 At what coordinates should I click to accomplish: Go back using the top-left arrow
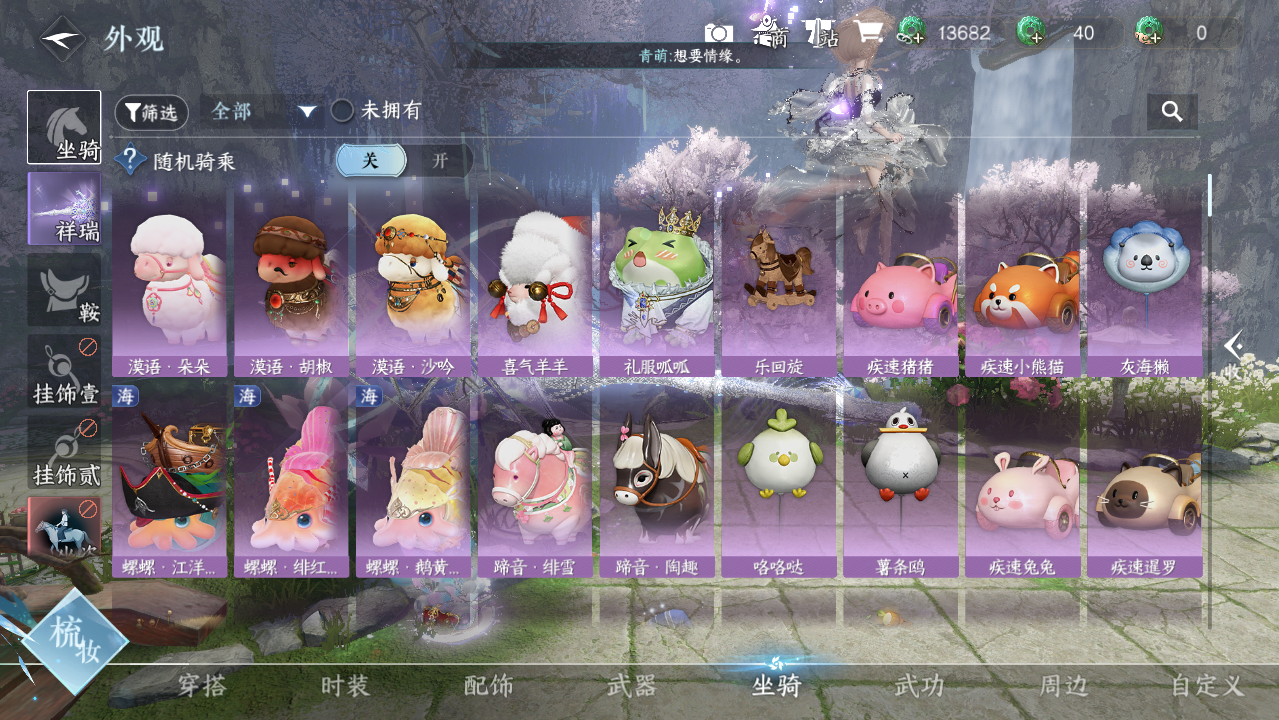(x=62, y=39)
